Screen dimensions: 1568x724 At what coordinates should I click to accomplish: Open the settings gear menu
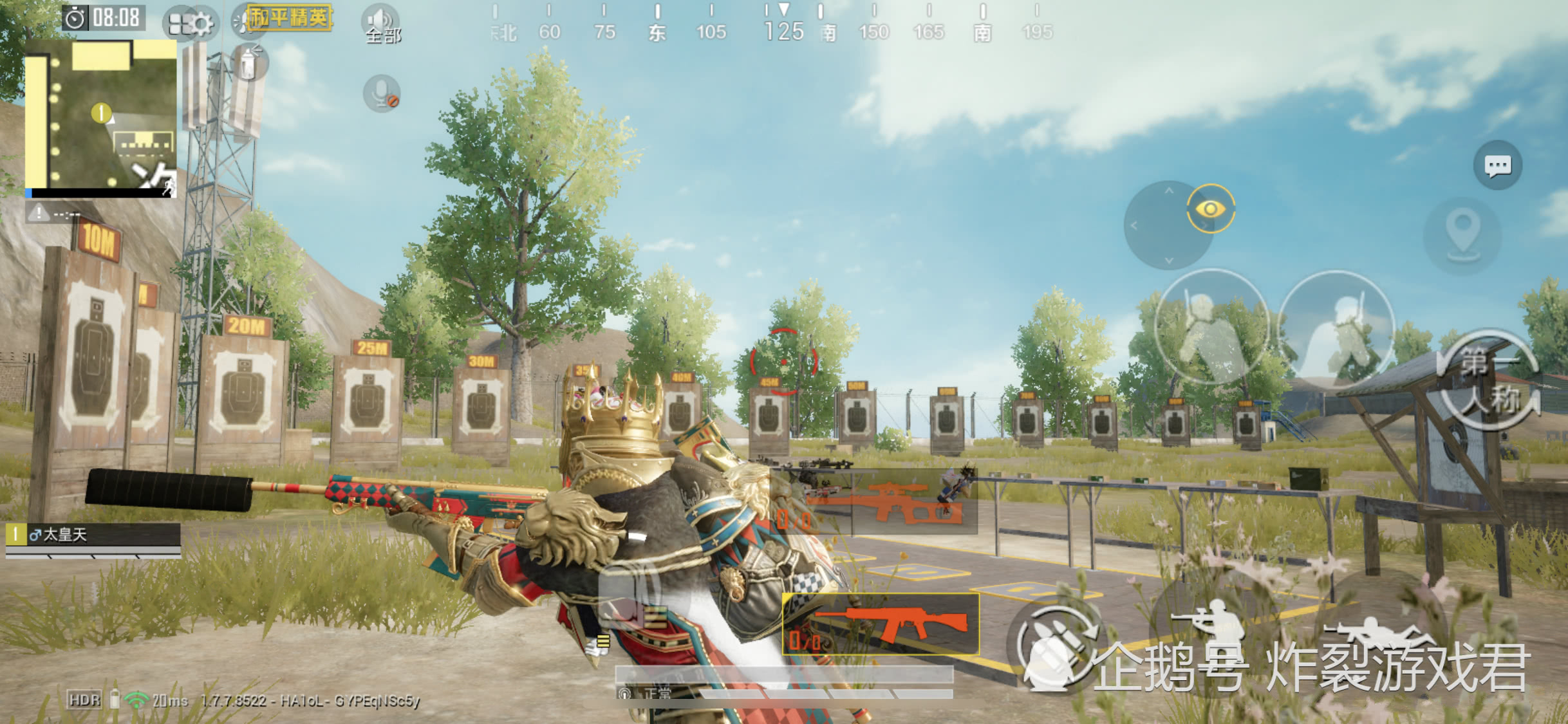point(191,24)
